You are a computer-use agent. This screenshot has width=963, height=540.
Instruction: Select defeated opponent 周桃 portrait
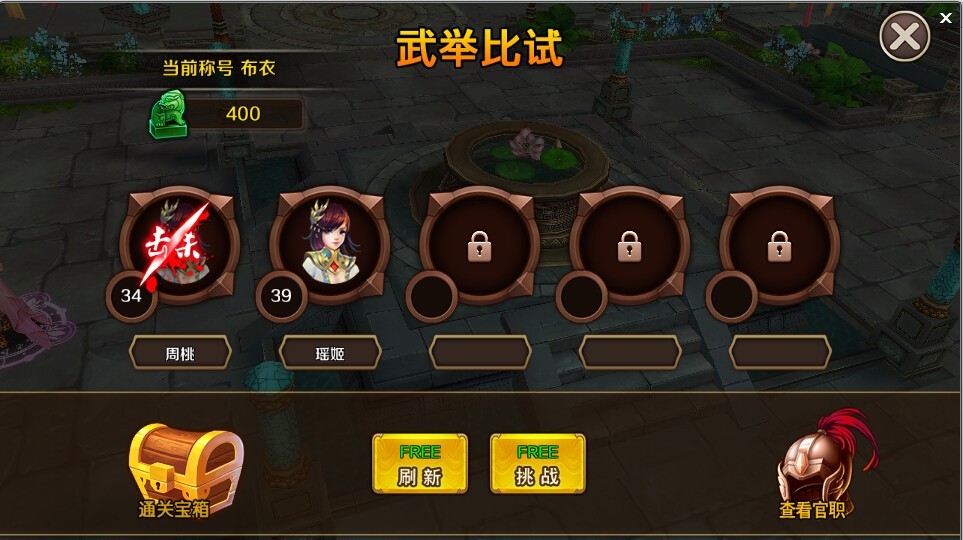click(x=180, y=245)
